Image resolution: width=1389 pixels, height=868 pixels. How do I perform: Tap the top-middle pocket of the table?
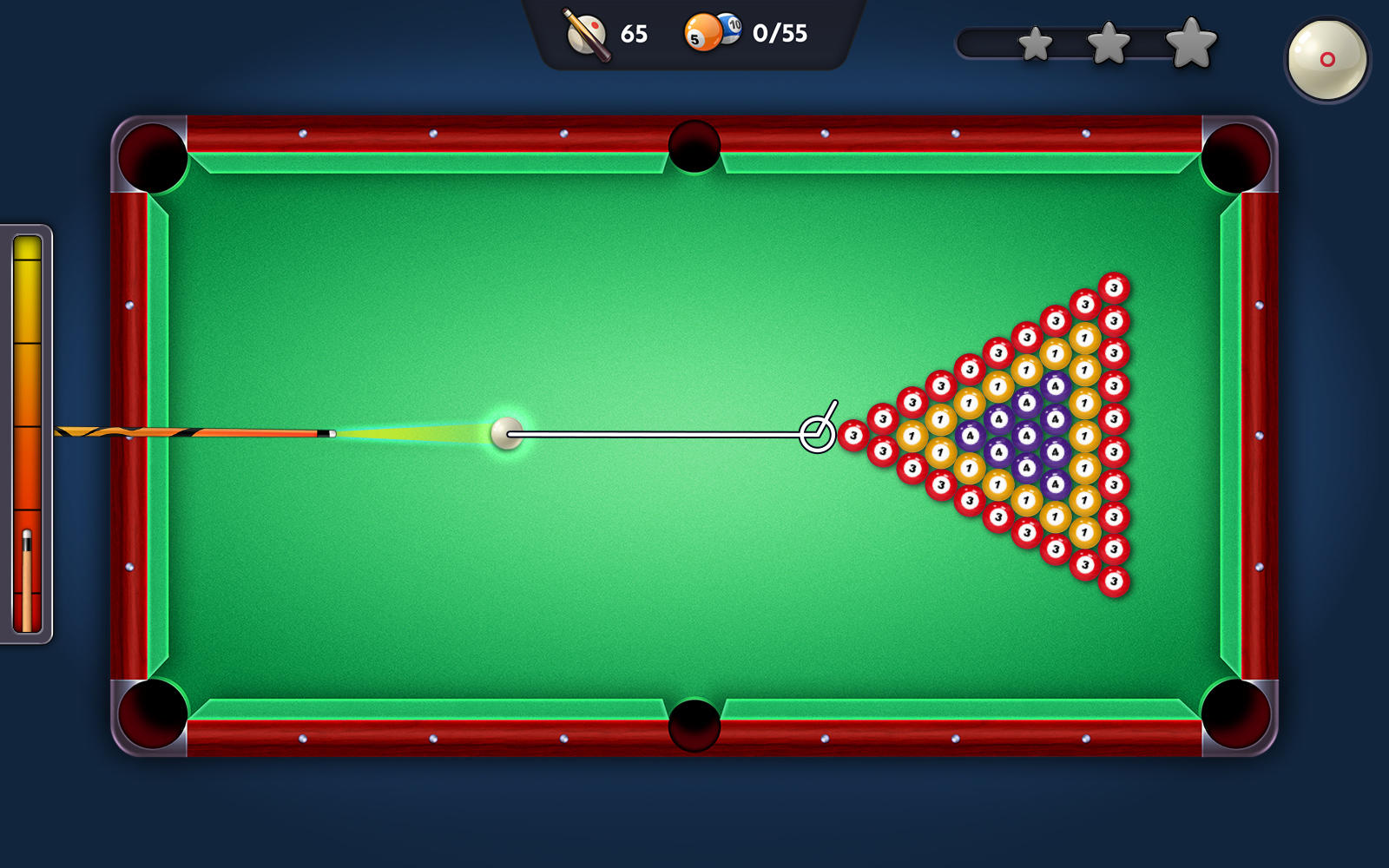(x=694, y=144)
